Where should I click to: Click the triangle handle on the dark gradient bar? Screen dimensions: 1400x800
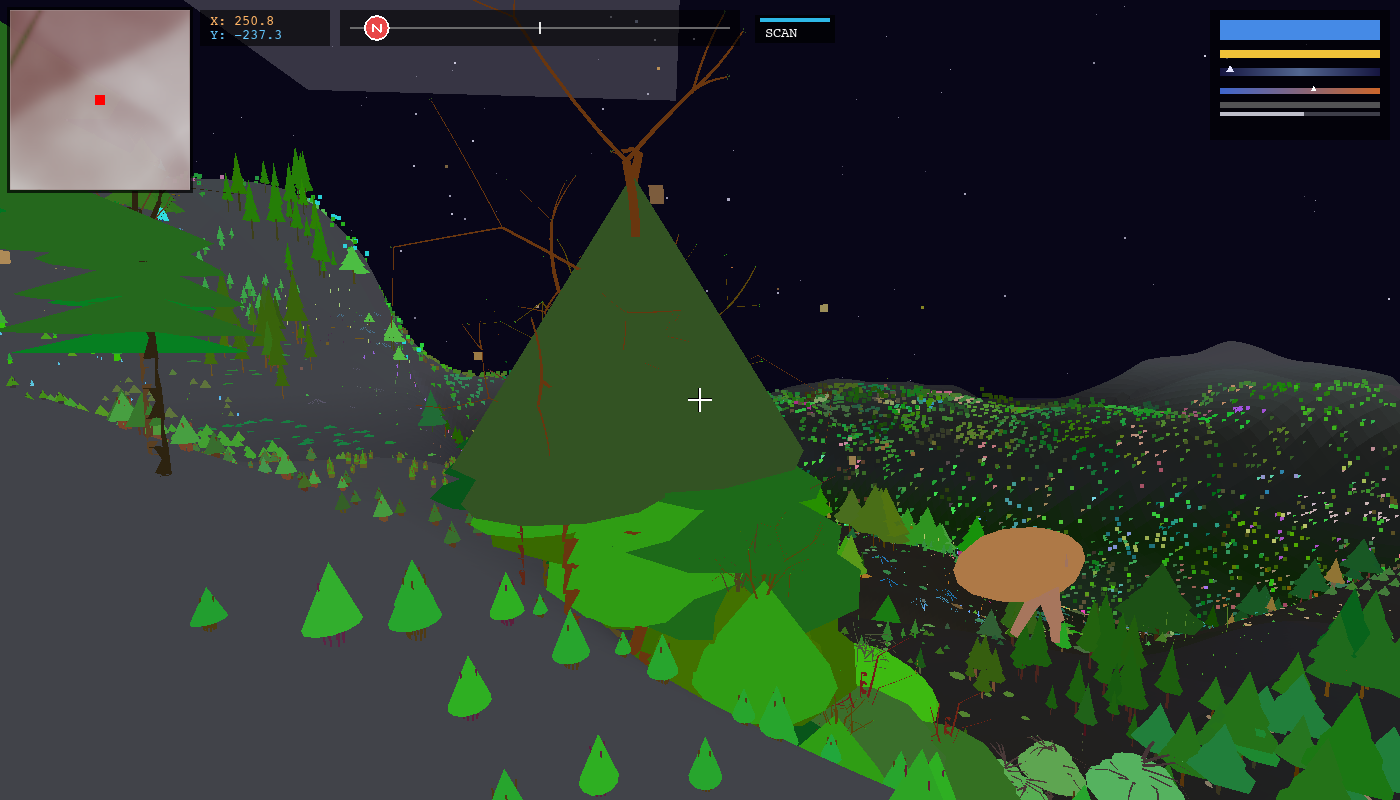[1230, 69]
